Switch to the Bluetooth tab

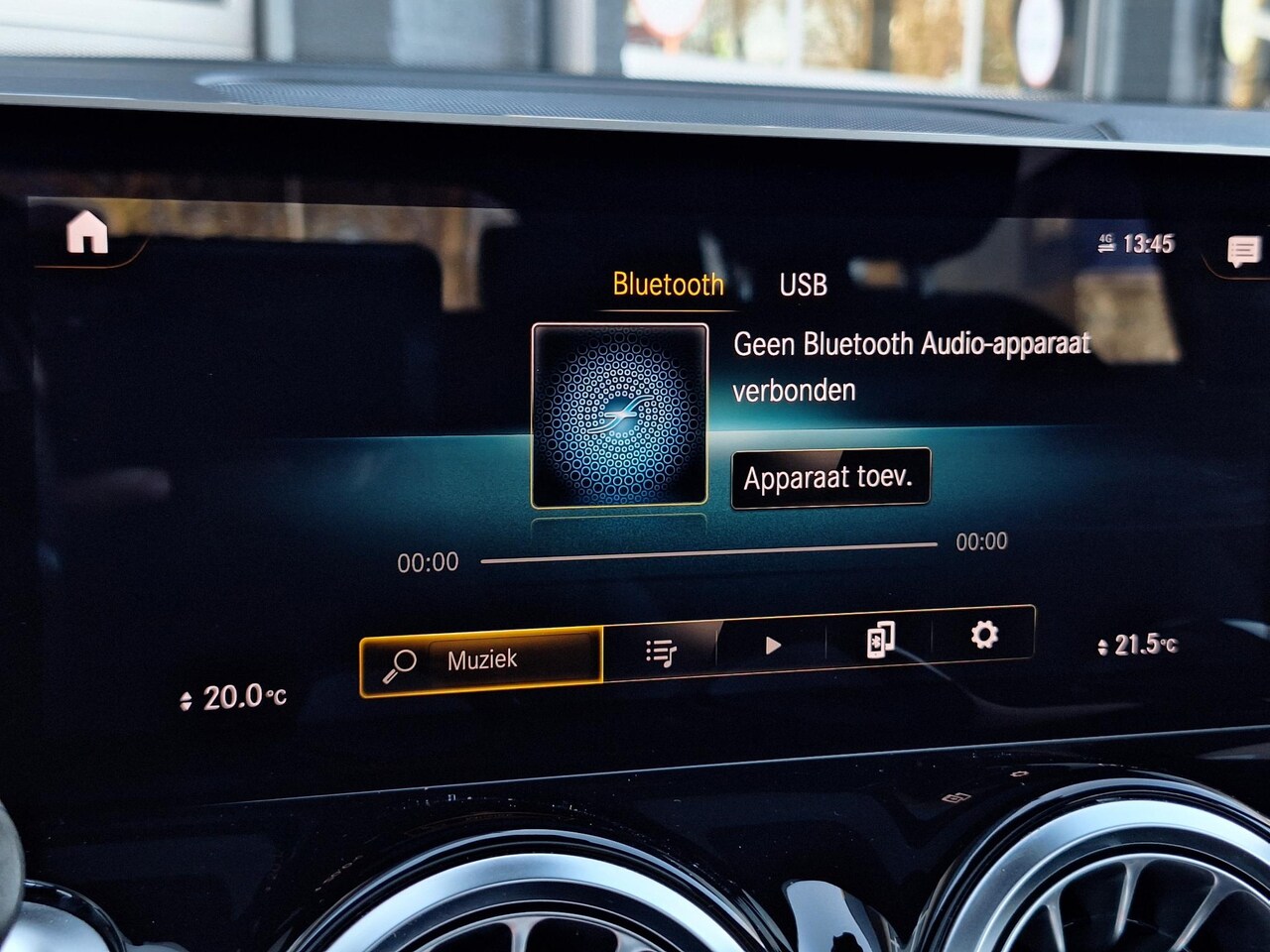pyautogui.click(x=668, y=285)
